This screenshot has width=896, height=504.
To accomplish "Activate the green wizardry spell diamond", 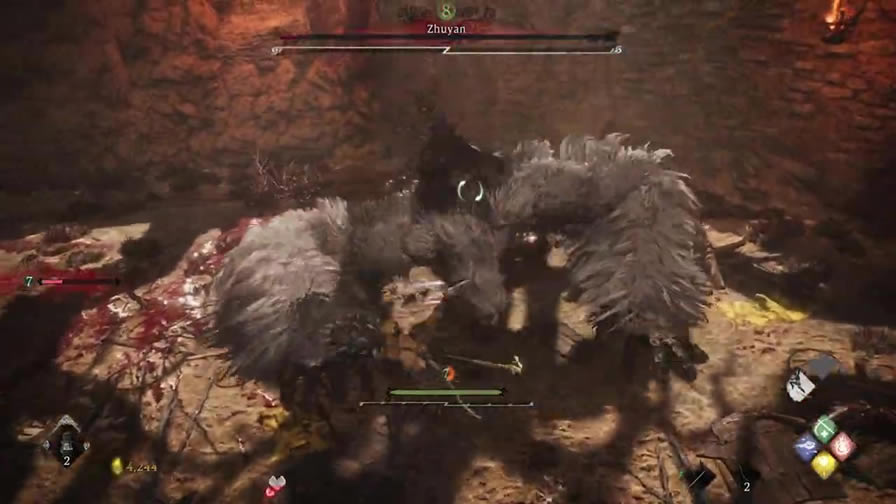I will tap(824, 430).
